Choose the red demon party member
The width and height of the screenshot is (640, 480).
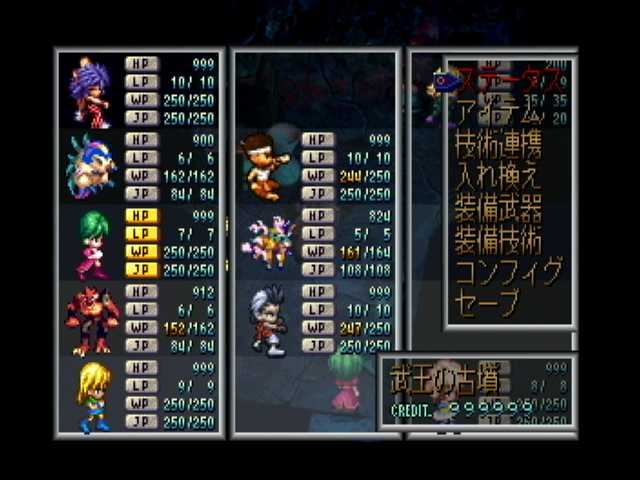point(91,319)
